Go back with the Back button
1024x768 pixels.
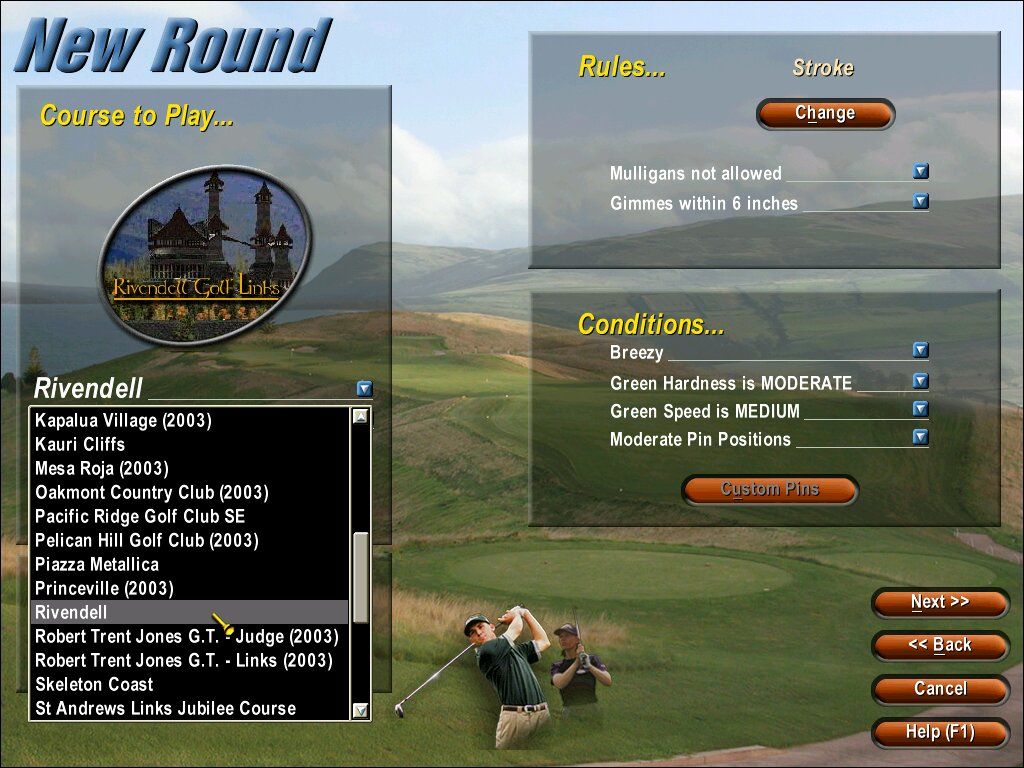pos(940,646)
